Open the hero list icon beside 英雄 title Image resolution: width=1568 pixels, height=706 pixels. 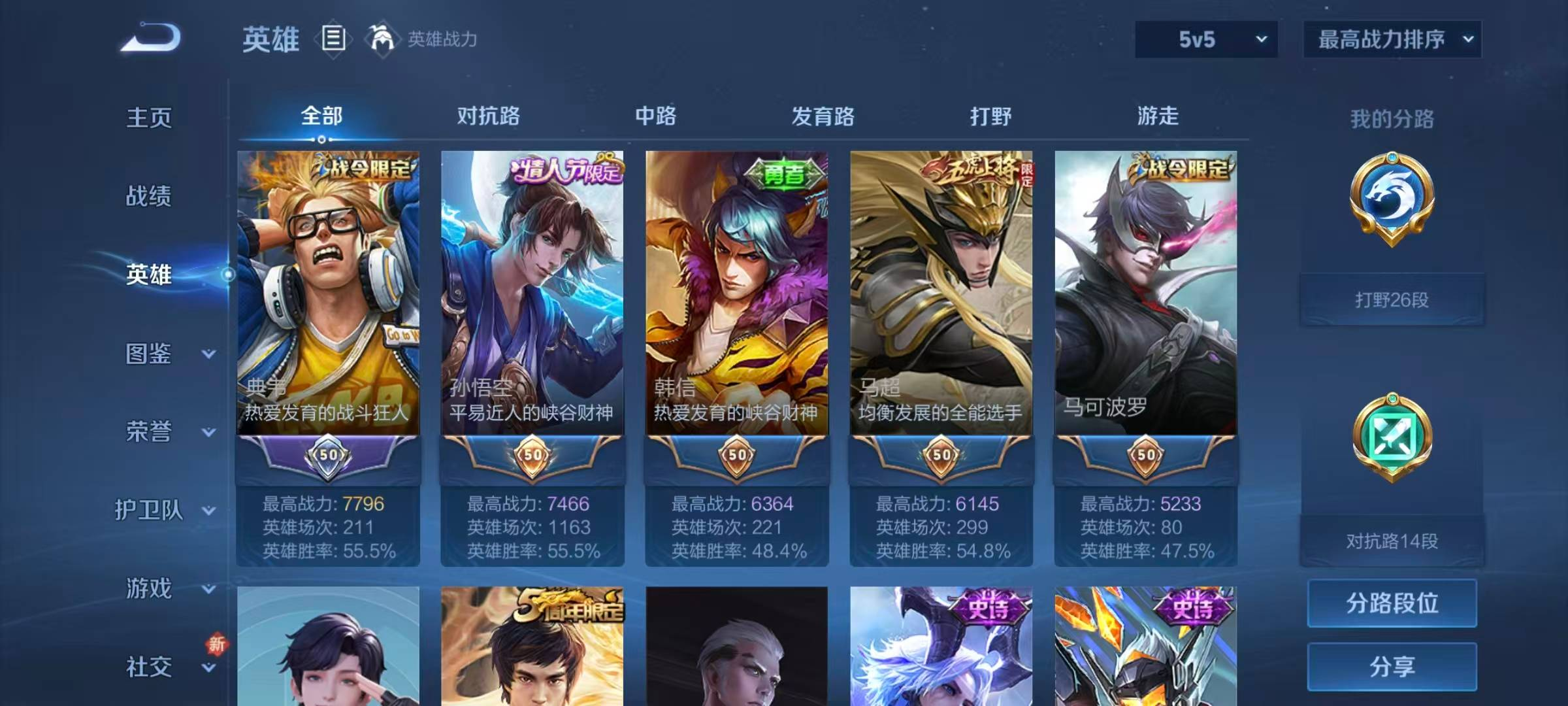pos(332,39)
